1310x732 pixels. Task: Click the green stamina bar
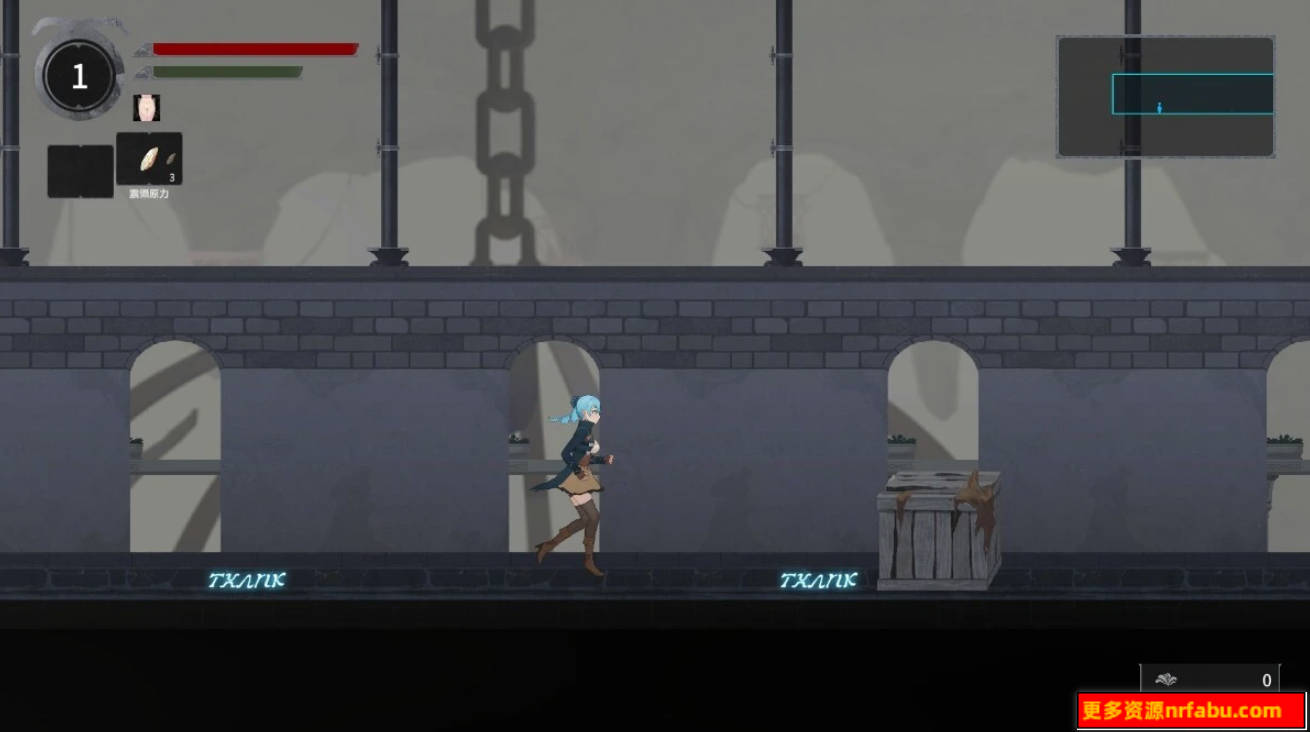click(230, 71)
